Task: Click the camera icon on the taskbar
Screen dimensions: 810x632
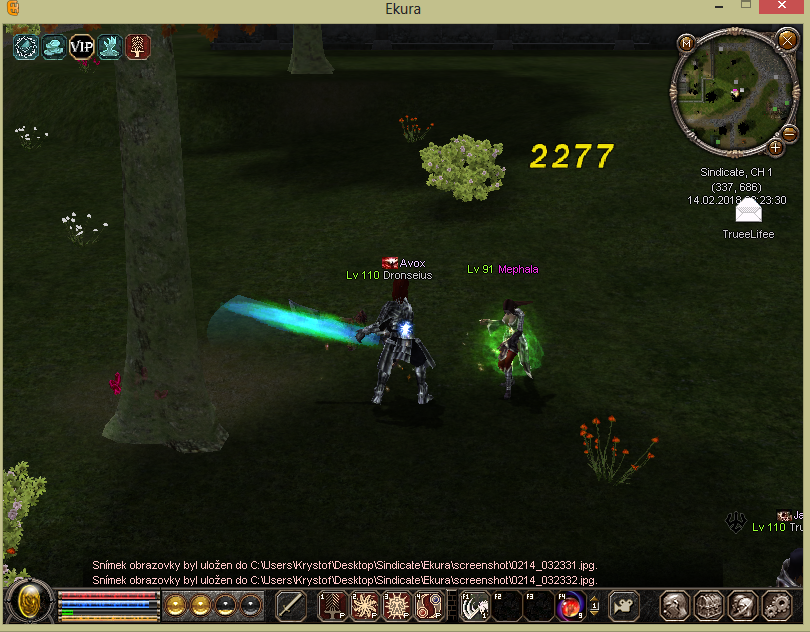Action: [625, 605]
